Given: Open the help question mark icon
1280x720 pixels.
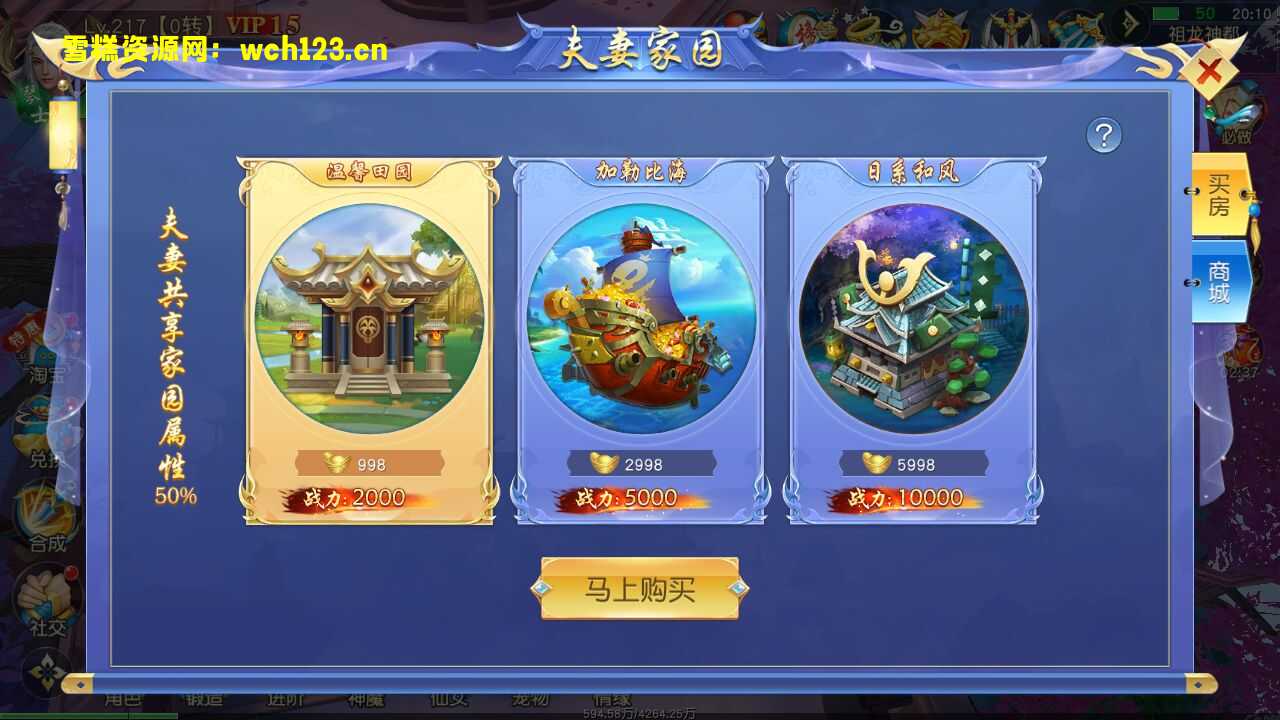Looking at the screenshot, I should coord(1104,134).
